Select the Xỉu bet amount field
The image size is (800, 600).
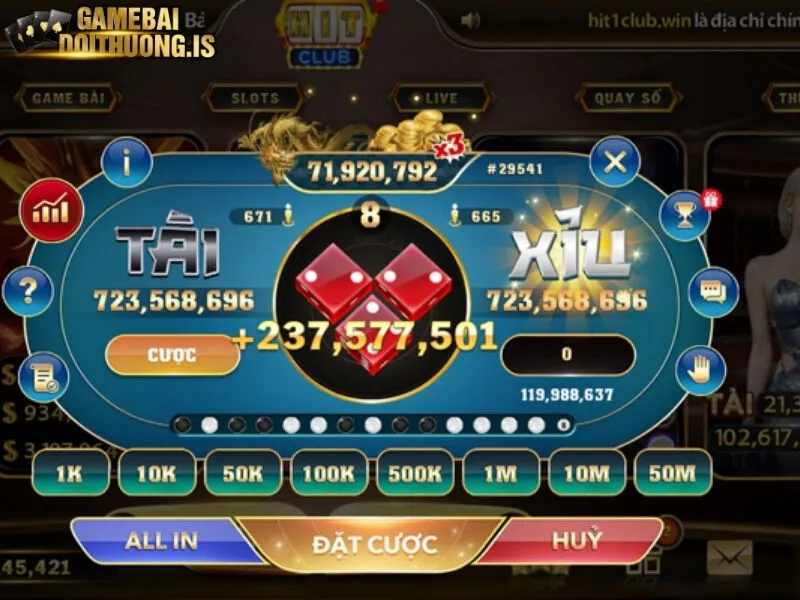tap(567, 355)
